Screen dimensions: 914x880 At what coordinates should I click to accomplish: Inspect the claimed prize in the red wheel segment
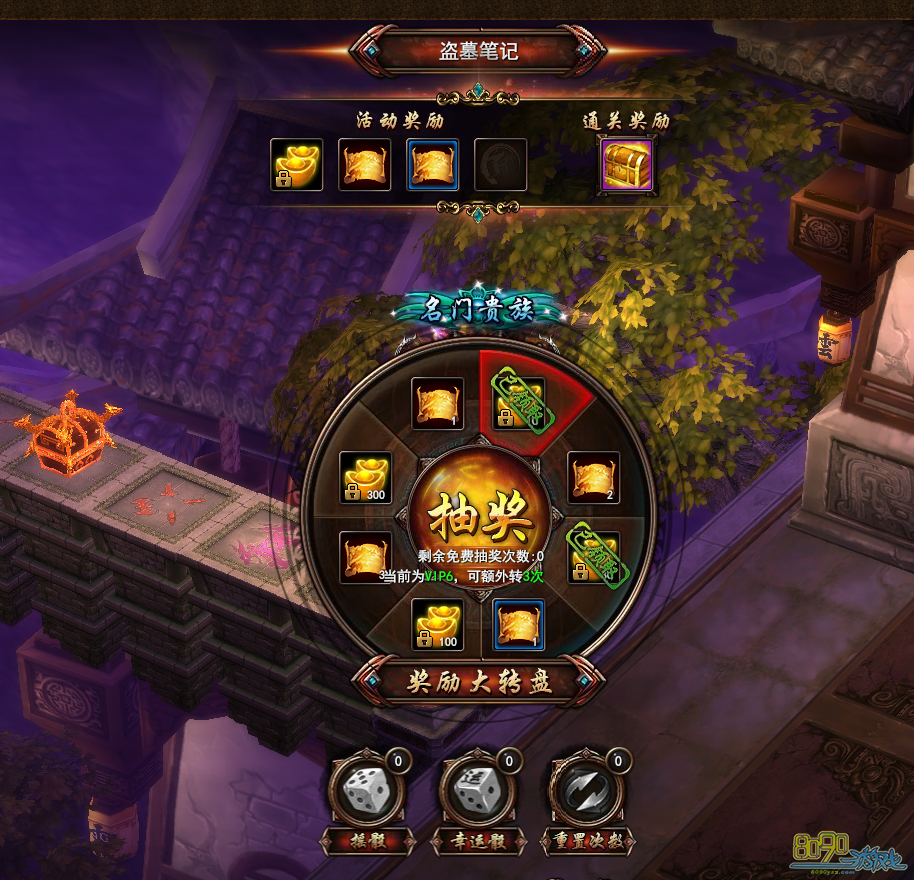click(x=520, y=402)
